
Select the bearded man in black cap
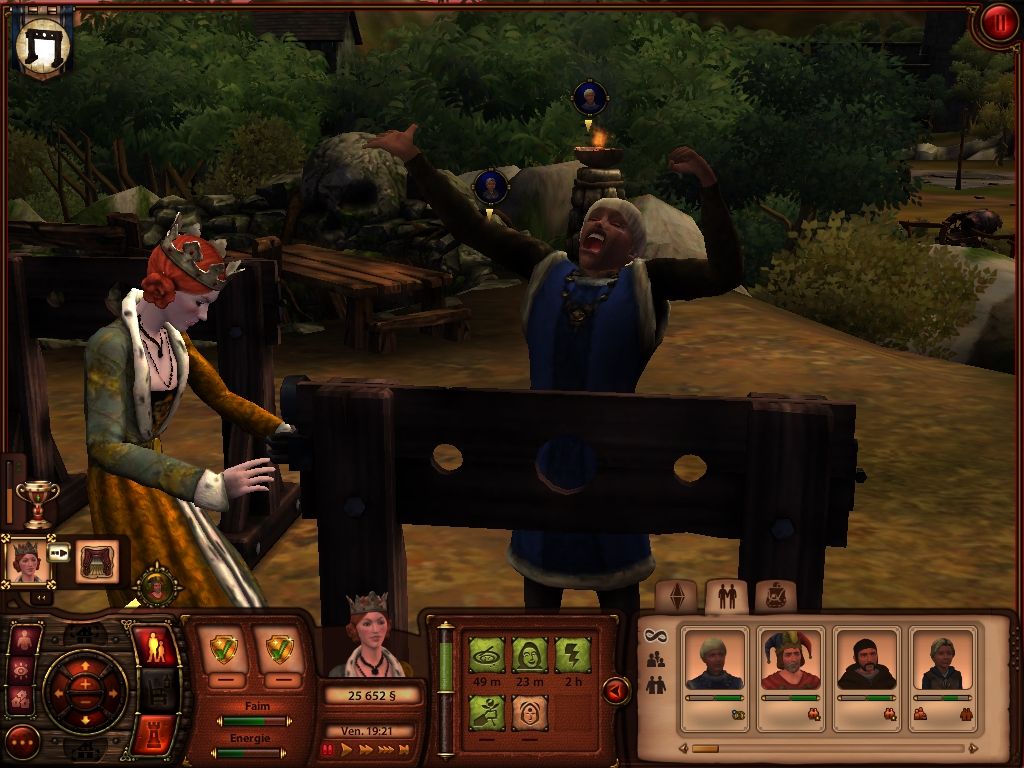pos(866,660)
